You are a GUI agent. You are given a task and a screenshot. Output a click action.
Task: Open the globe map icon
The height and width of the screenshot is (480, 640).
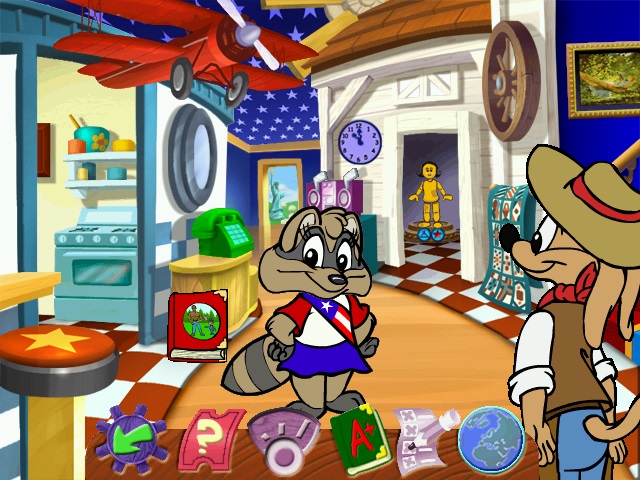(x=491, y=439)
